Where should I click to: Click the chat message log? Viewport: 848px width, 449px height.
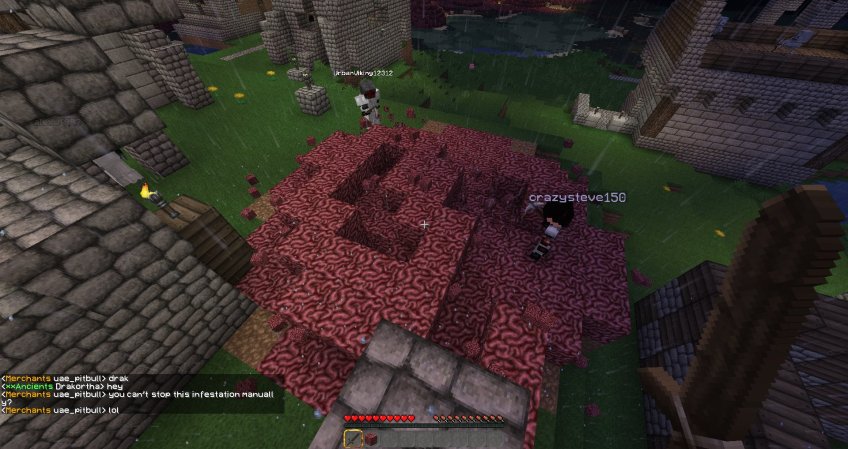coord(140,394)
